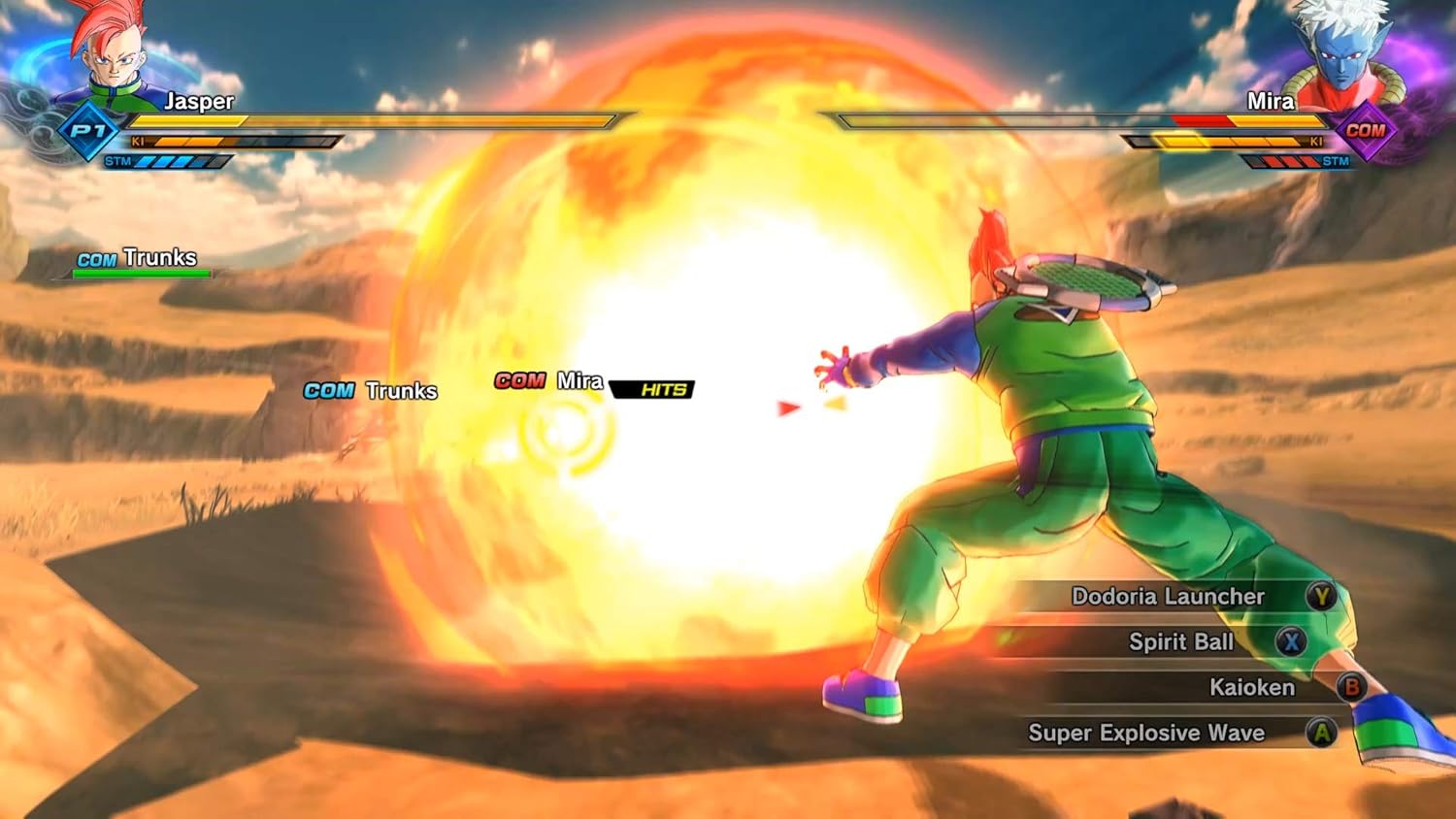
Task: Toggle the COM tag on center Trunks label
Action: [x=328, y=391]
